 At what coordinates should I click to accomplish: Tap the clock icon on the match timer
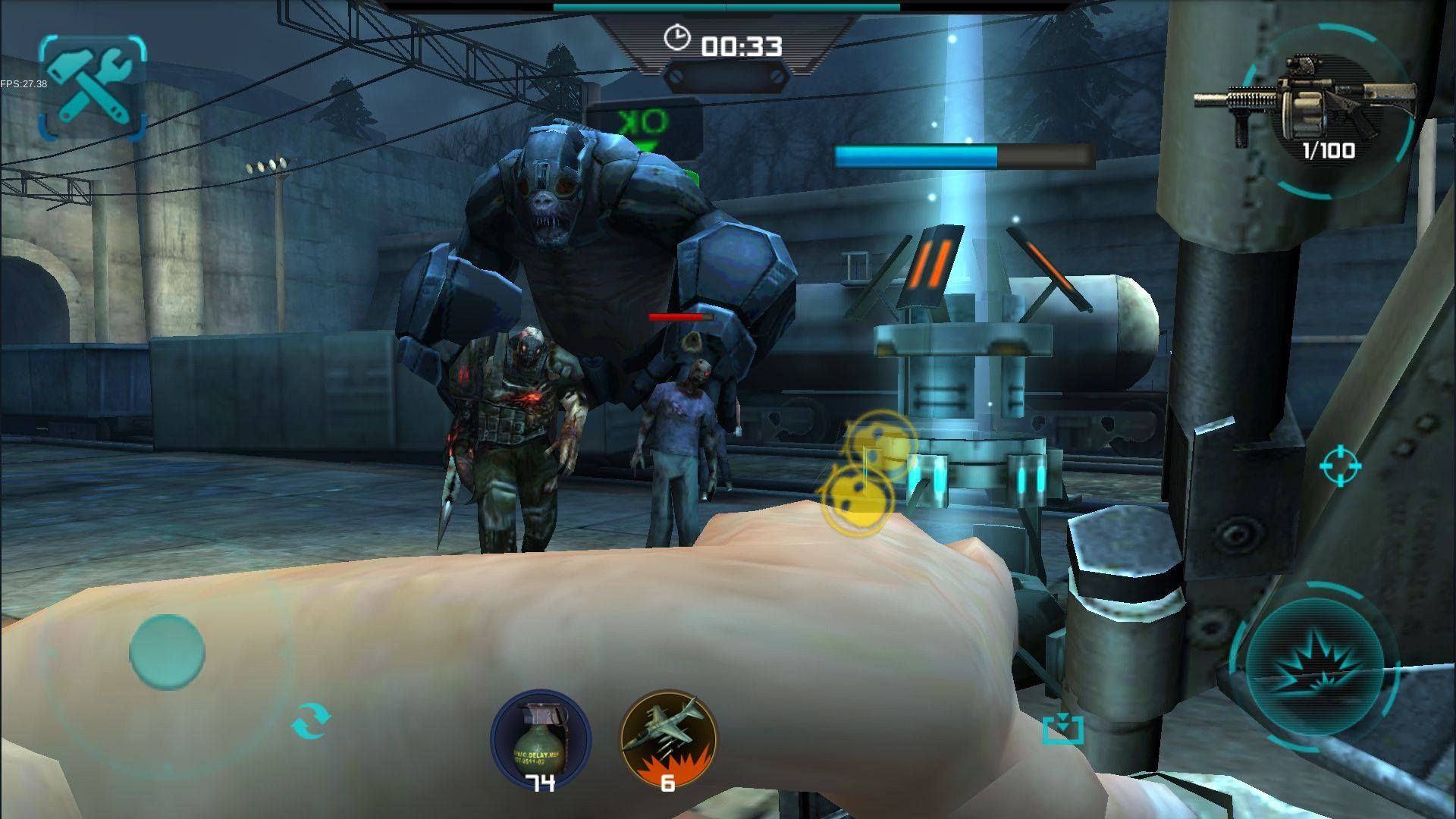677,36
